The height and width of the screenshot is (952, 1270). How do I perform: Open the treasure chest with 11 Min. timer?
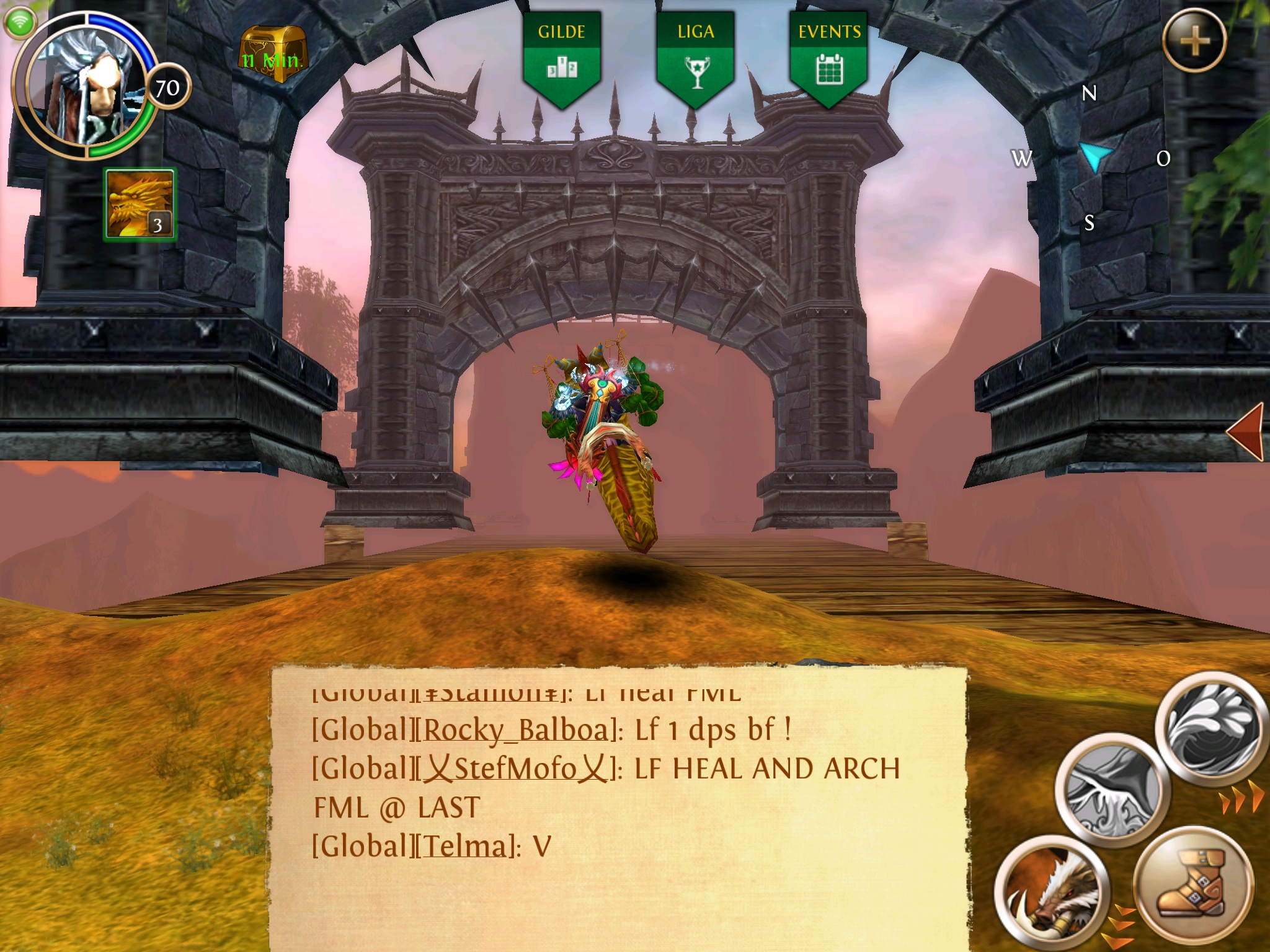click(272, 55)
